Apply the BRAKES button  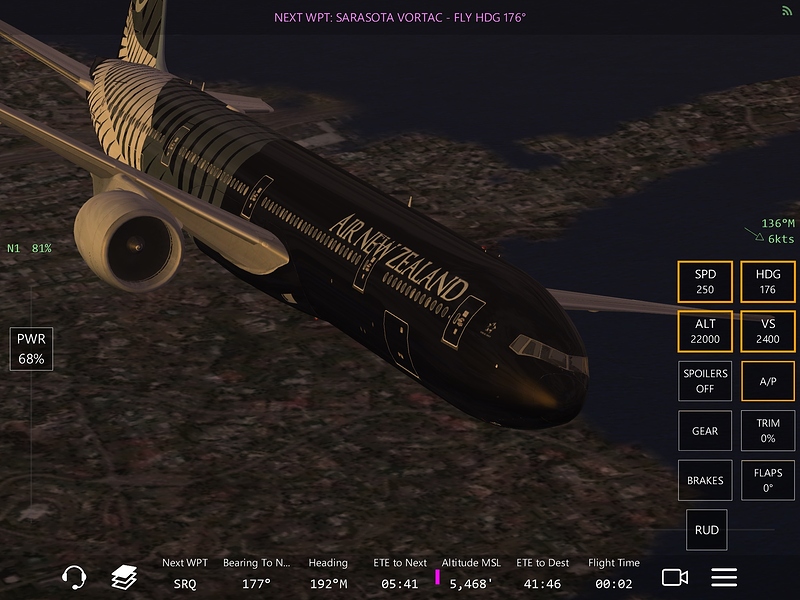[x=705, y=480]
